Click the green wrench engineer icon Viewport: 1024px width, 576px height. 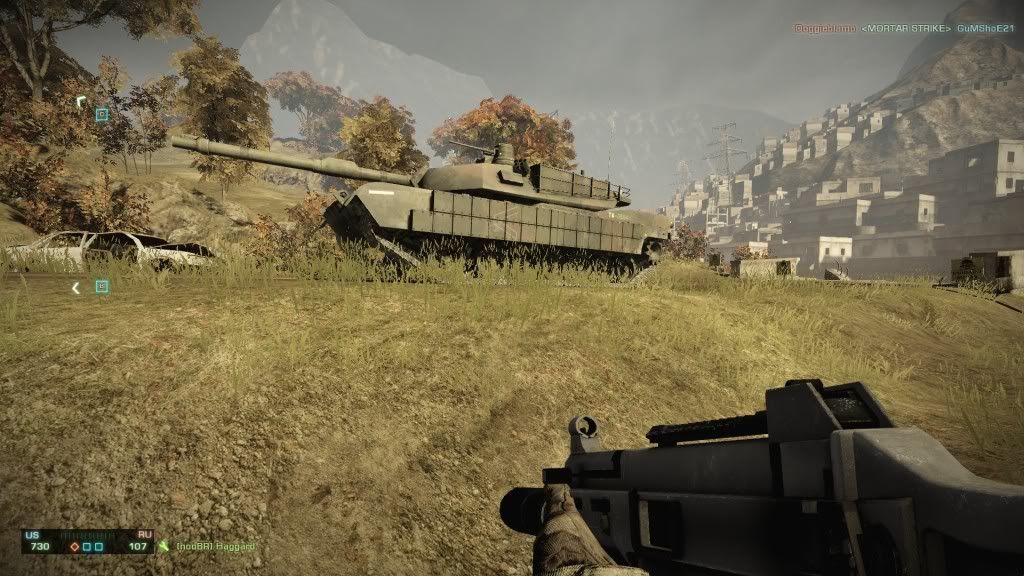pos(164,546)
